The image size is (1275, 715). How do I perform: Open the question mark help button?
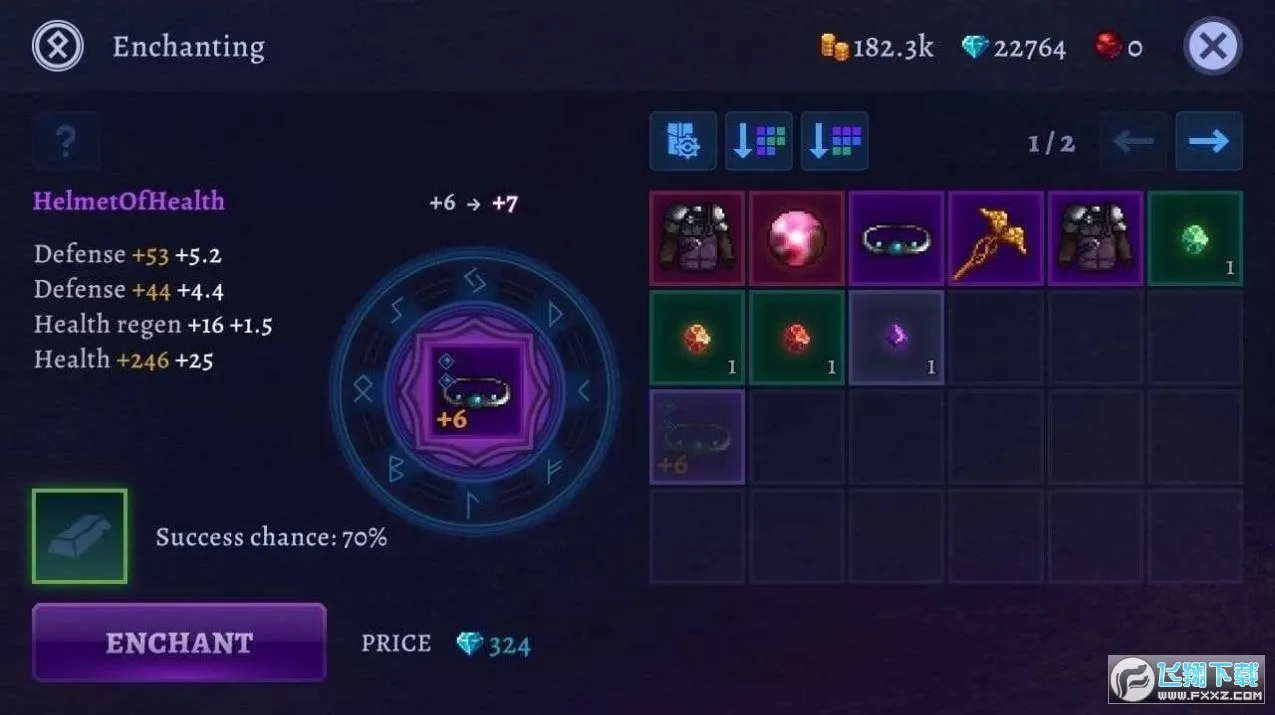[x=66, y=142]
